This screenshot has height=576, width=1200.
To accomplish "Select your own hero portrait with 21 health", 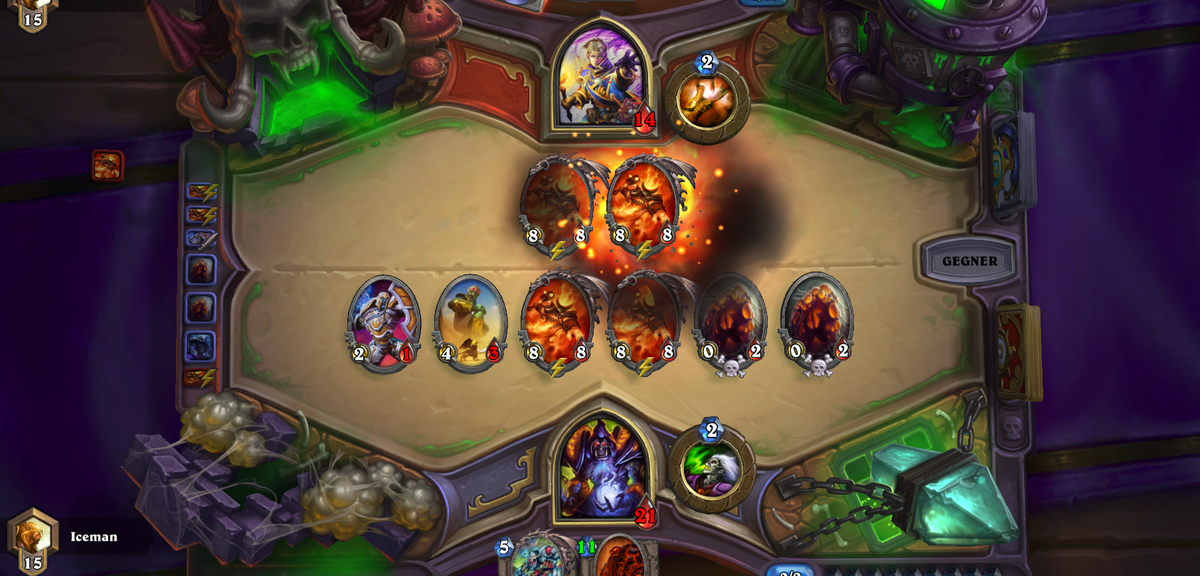I will click(602, 467).
